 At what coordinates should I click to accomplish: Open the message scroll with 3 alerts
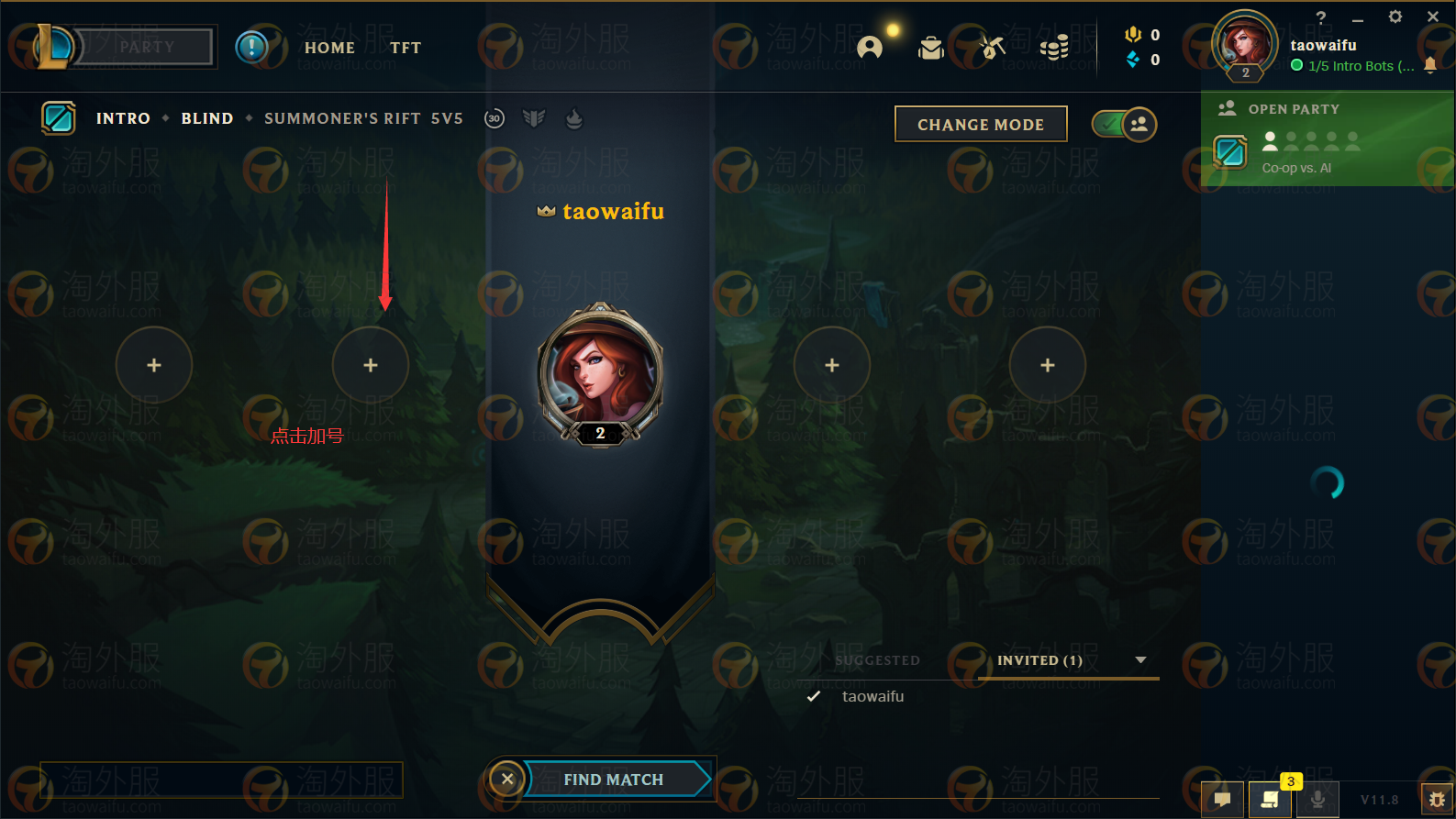[x=1271, y=799]
